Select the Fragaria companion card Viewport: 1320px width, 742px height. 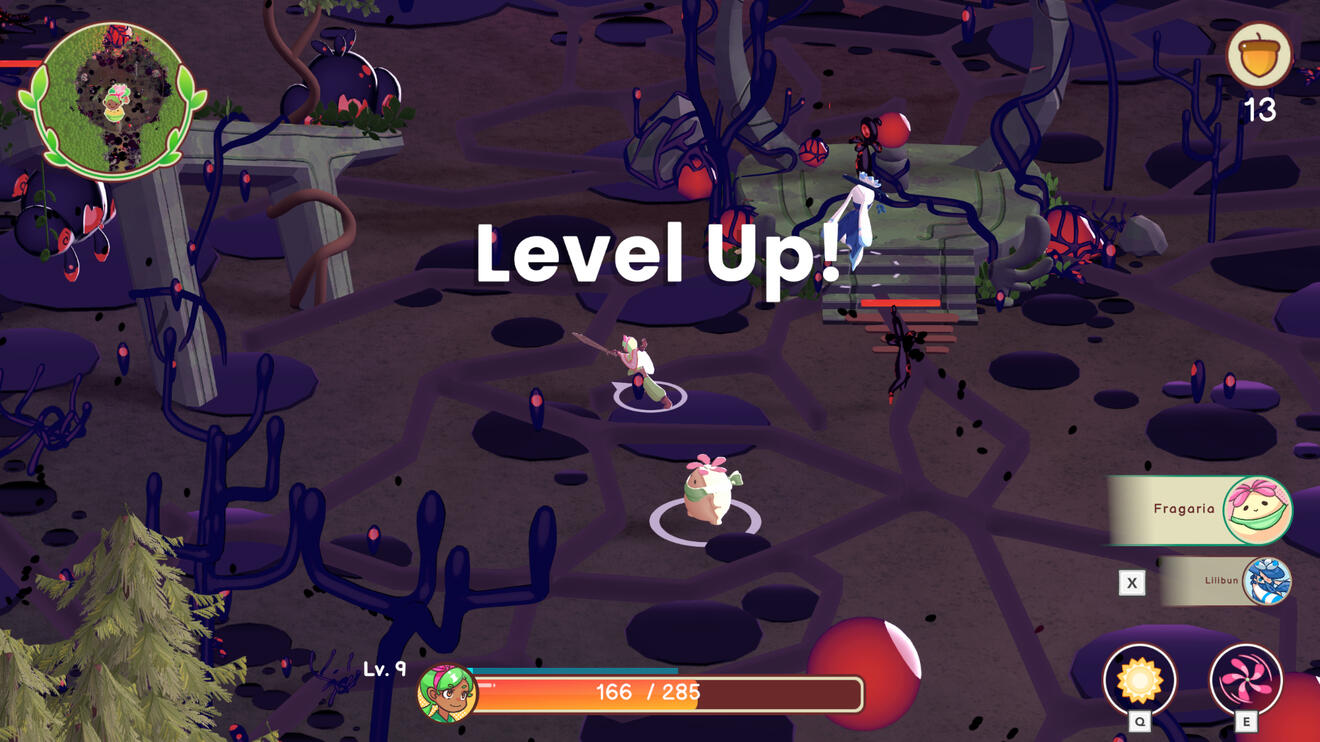tap(1202, 510)
